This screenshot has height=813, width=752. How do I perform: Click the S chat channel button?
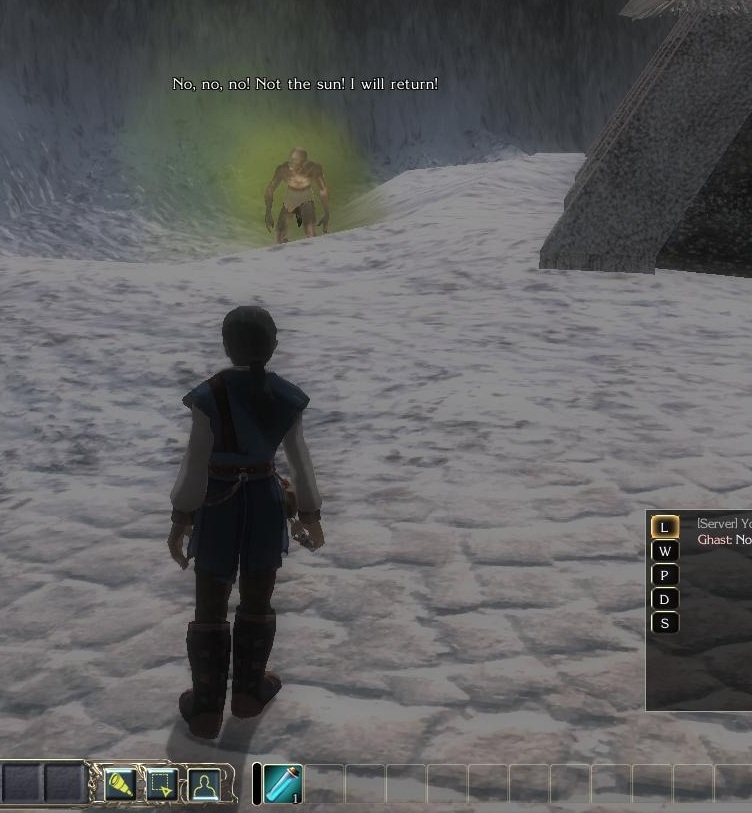[x=665, y=623]
